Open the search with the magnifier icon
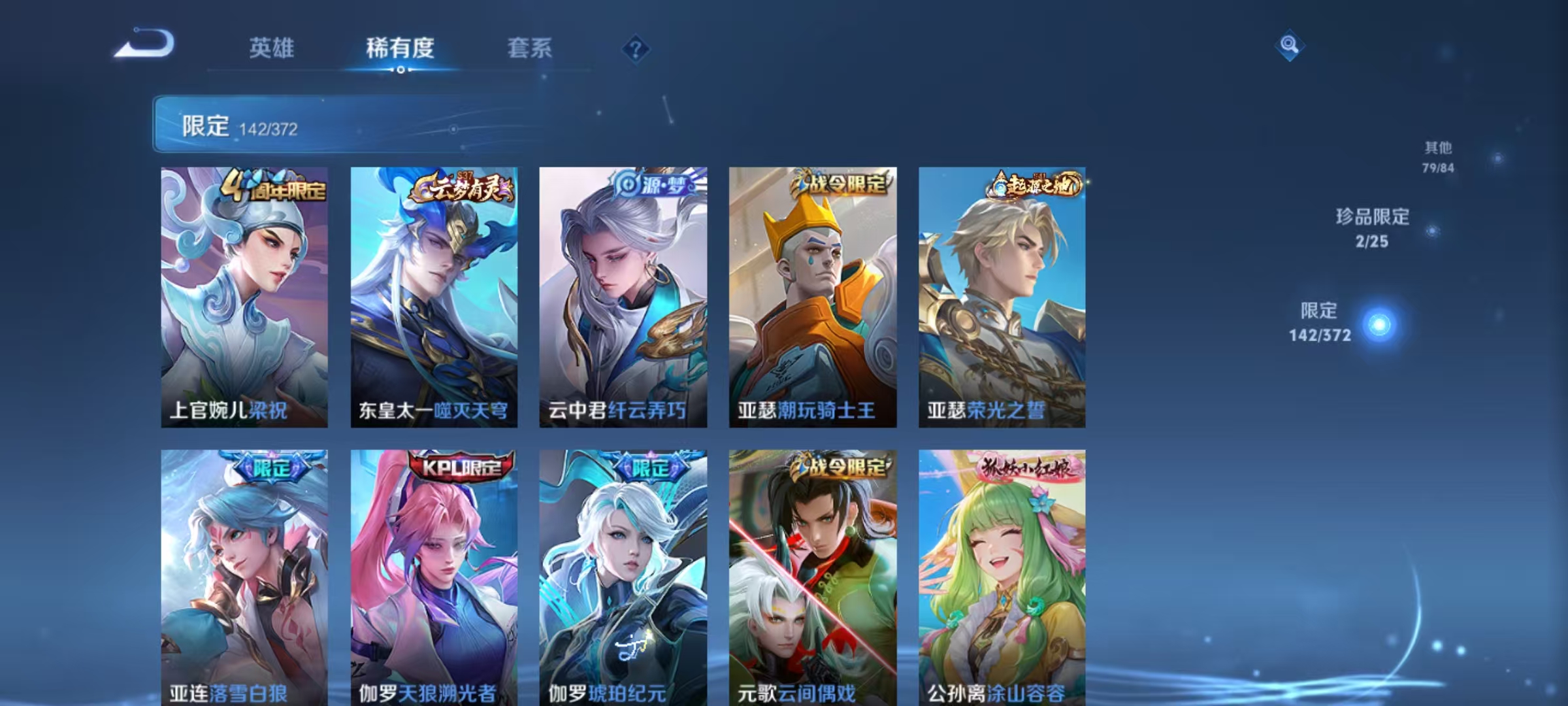The height and width of the screenshot is (706, 1568). coord(1289,44)
